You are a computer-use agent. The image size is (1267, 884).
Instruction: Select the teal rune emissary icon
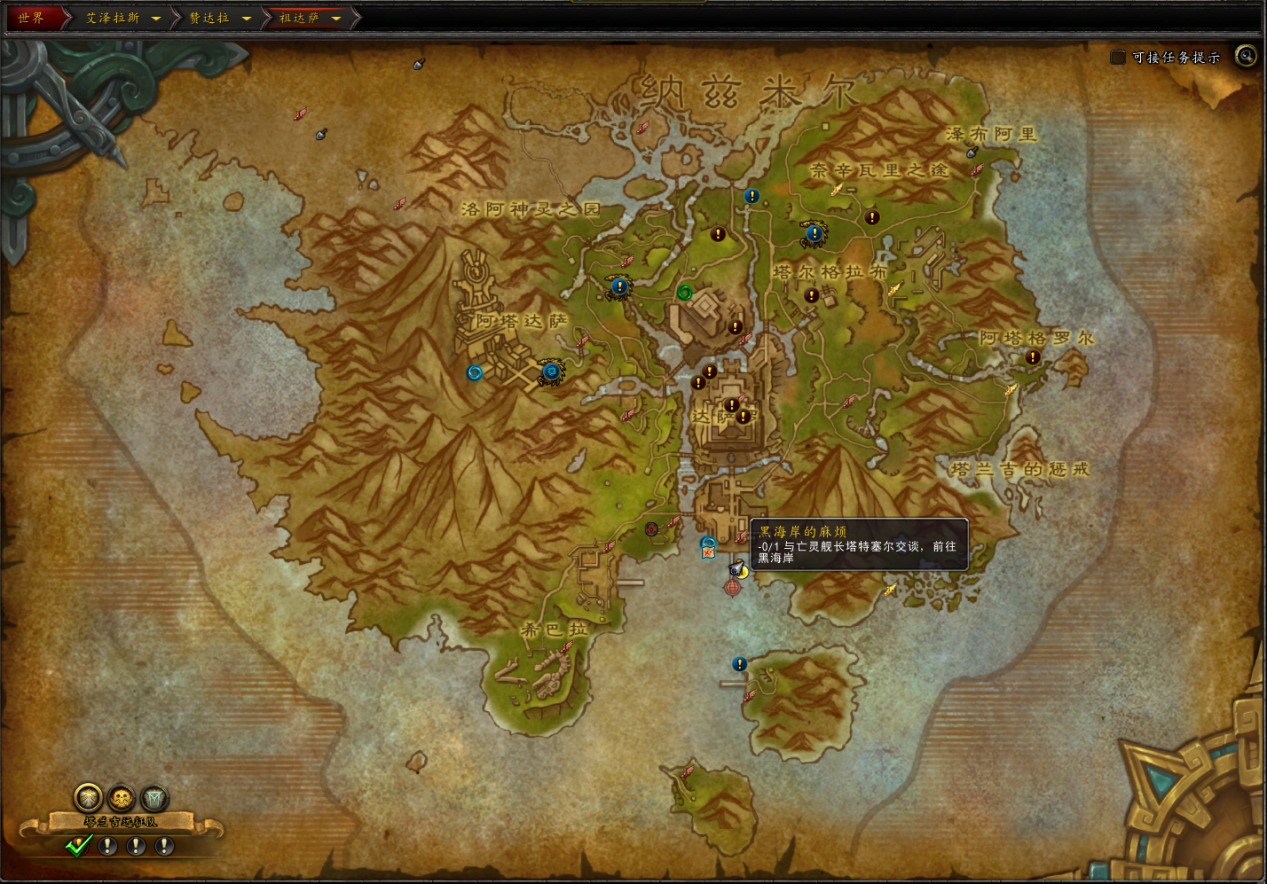click(x=154, y=798)
